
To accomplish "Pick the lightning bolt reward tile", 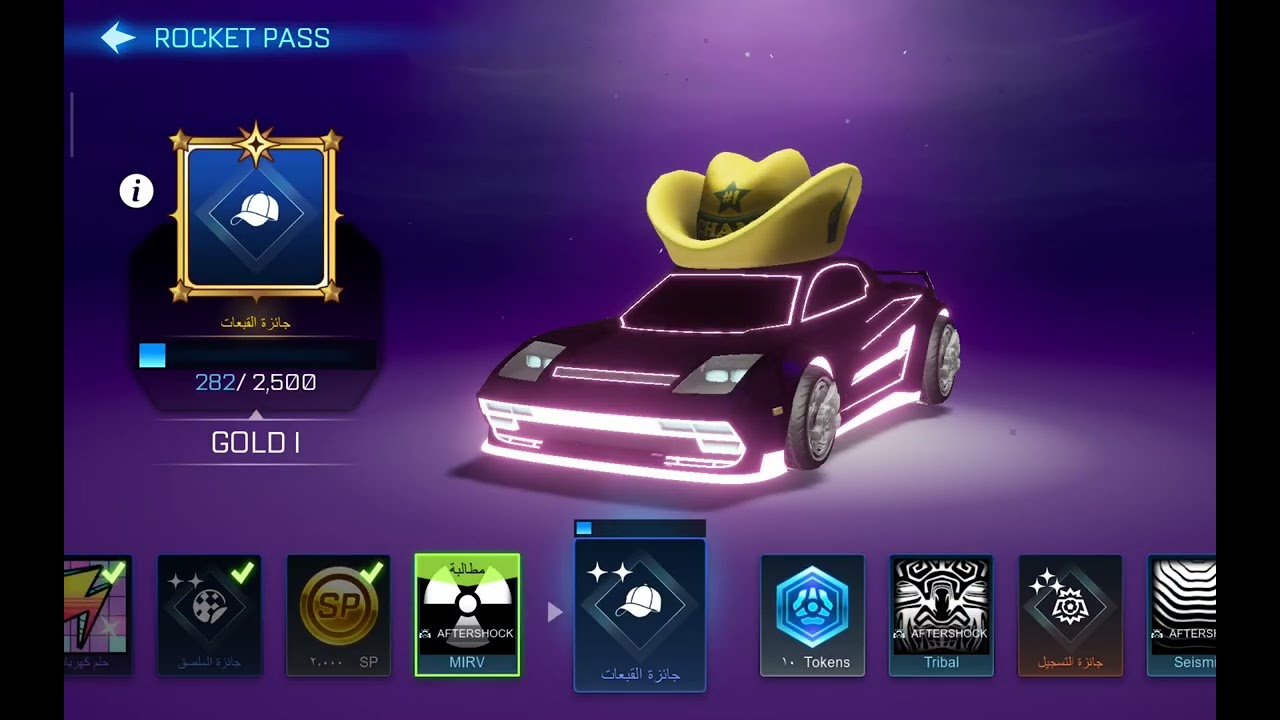I will (x=98, y=614).
